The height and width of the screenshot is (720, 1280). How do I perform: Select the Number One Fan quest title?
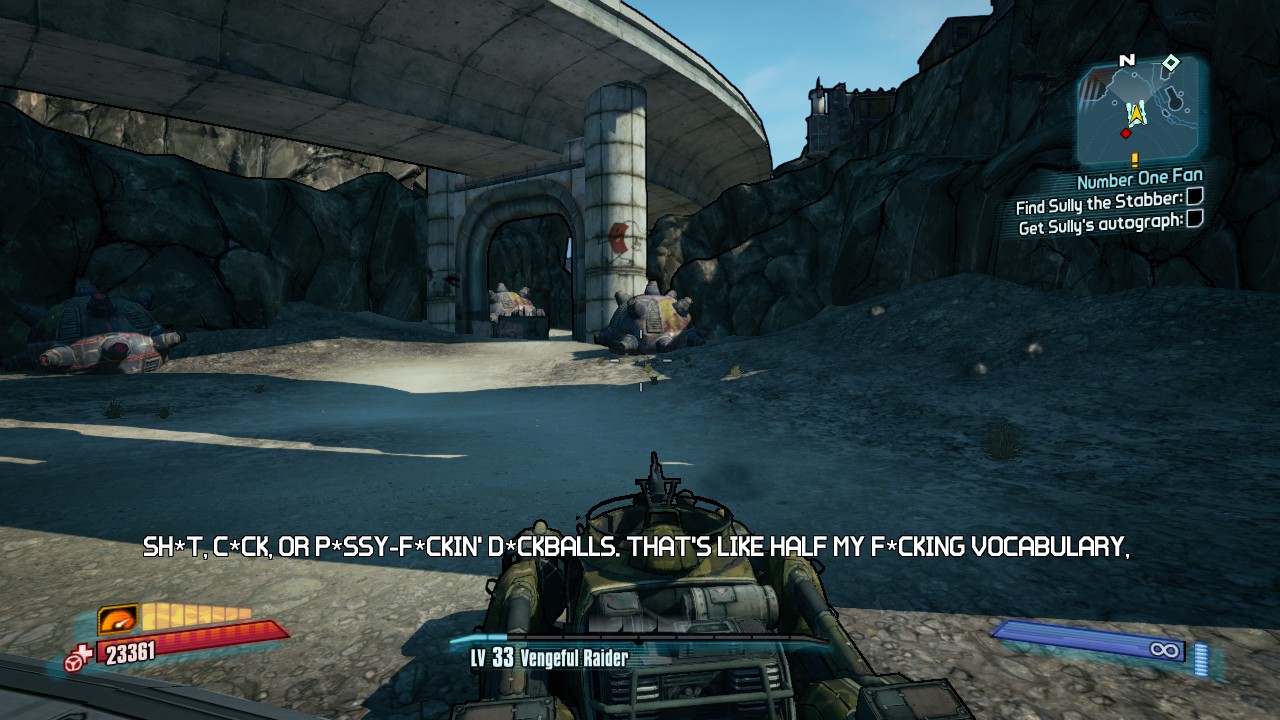pyautogui.click(x=1139, y=180)
